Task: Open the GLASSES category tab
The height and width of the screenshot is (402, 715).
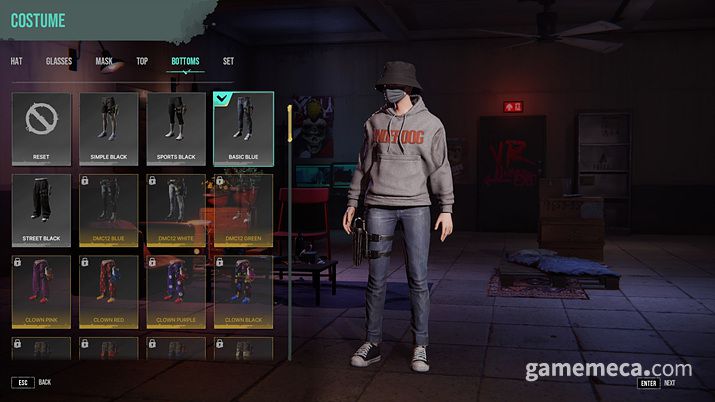Action: 59,61
